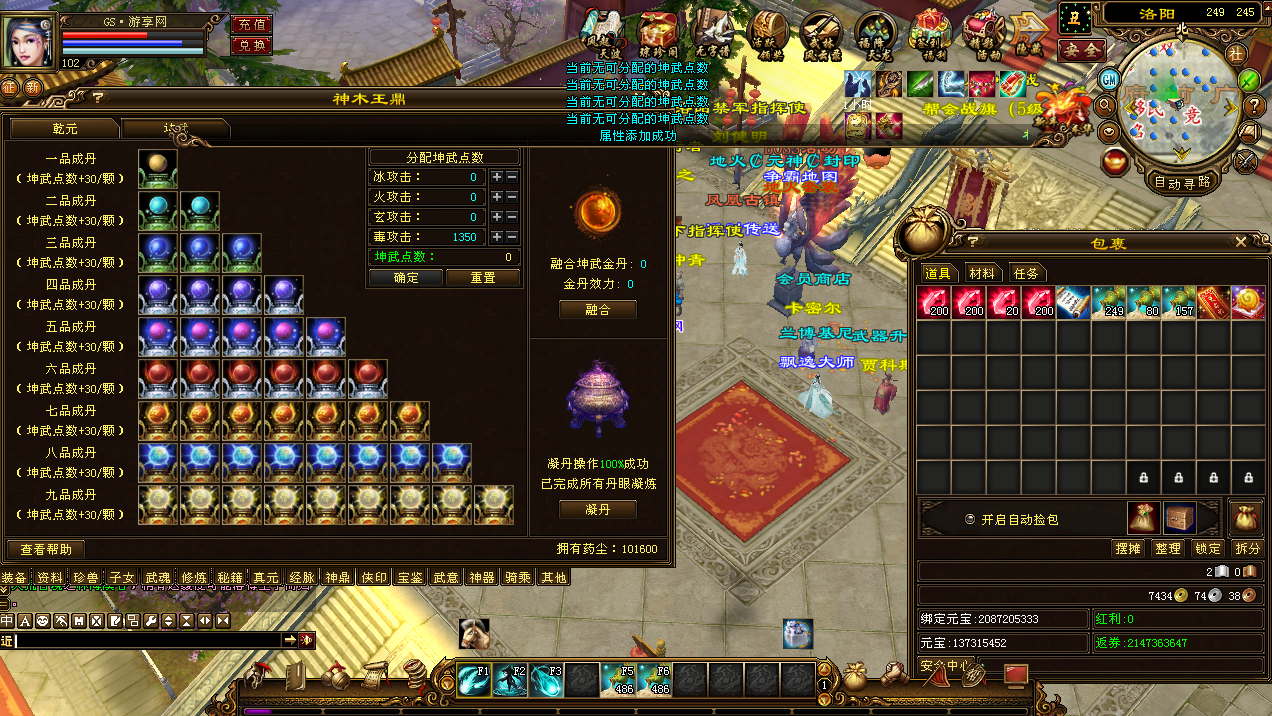The height and width of the screenshot is (716, 1272).
Task: Open the 任务 quest items tab
Action: 1026,273
